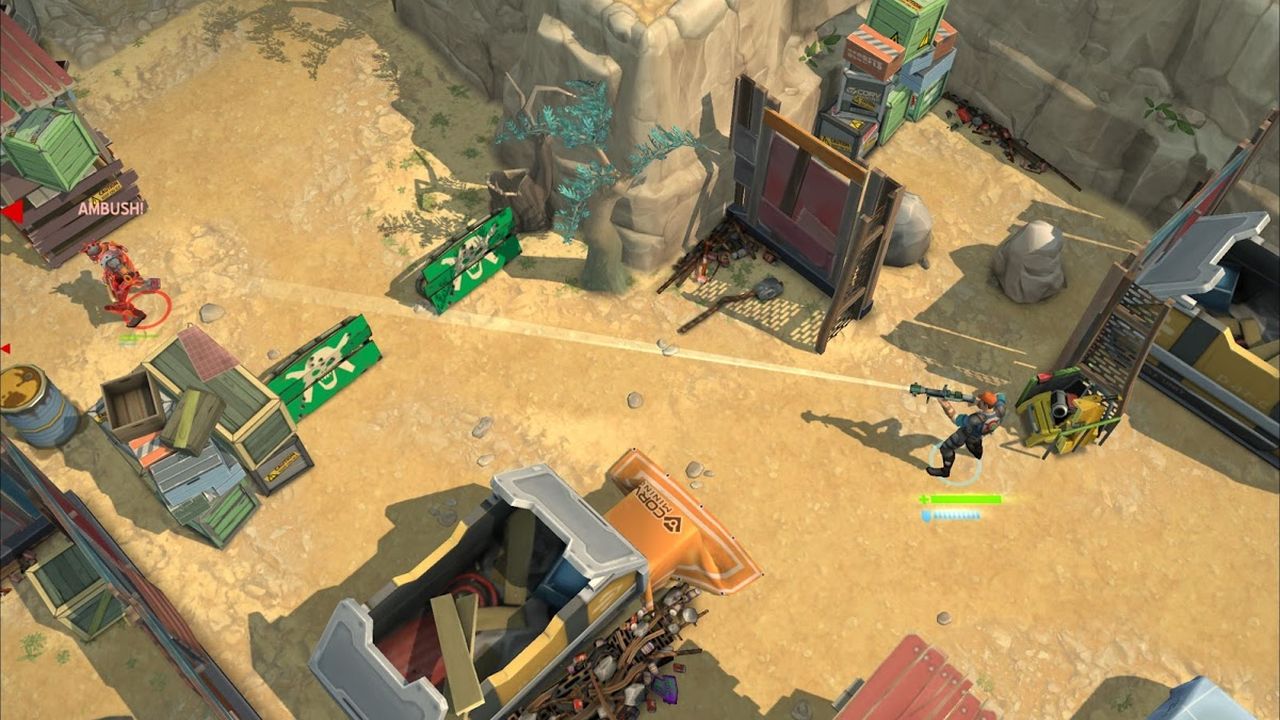
Task: Click the green plus icon on the health bar
Action: 925,498
